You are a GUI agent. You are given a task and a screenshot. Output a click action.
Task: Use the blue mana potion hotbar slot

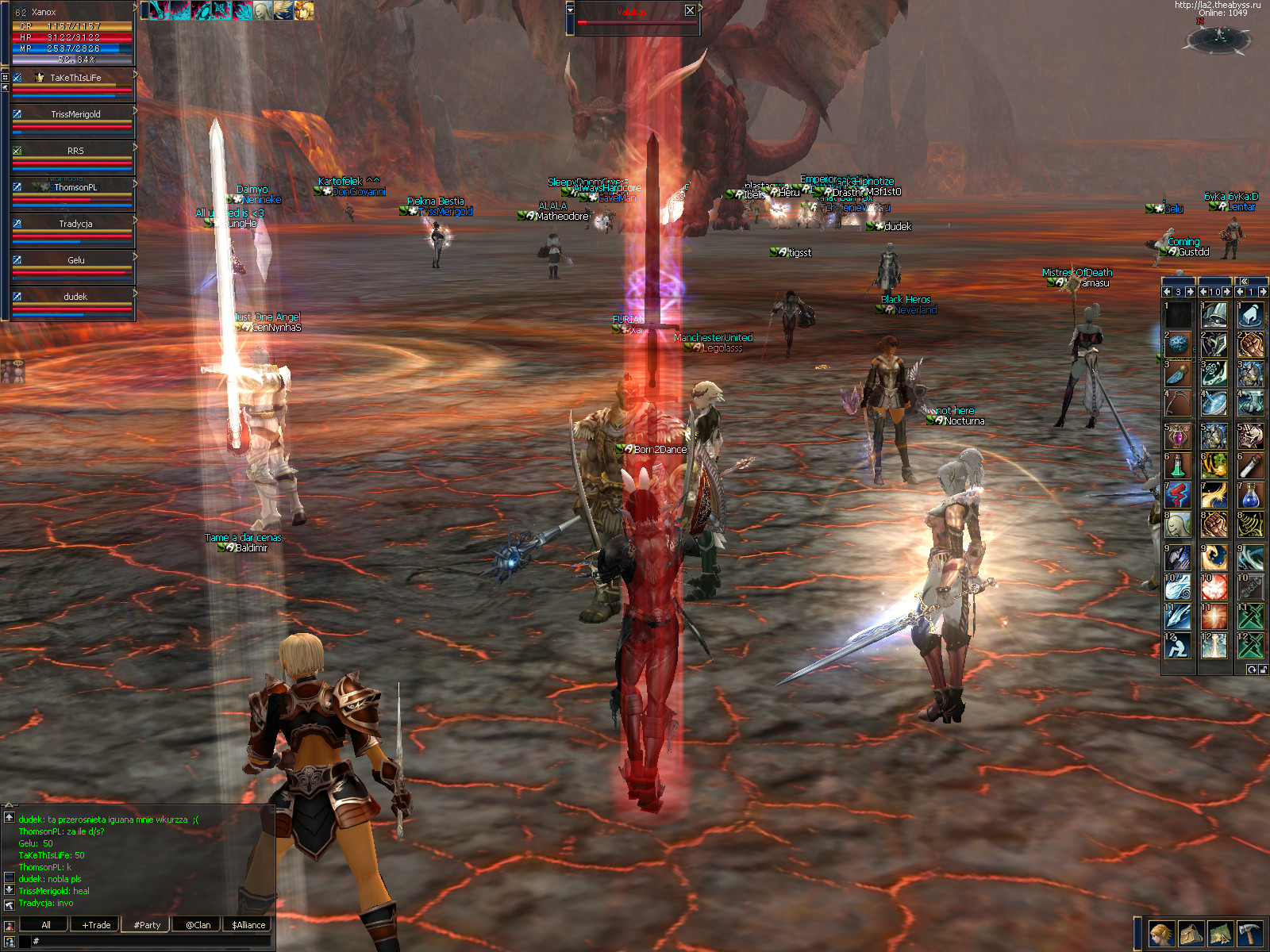(1250, 496)
